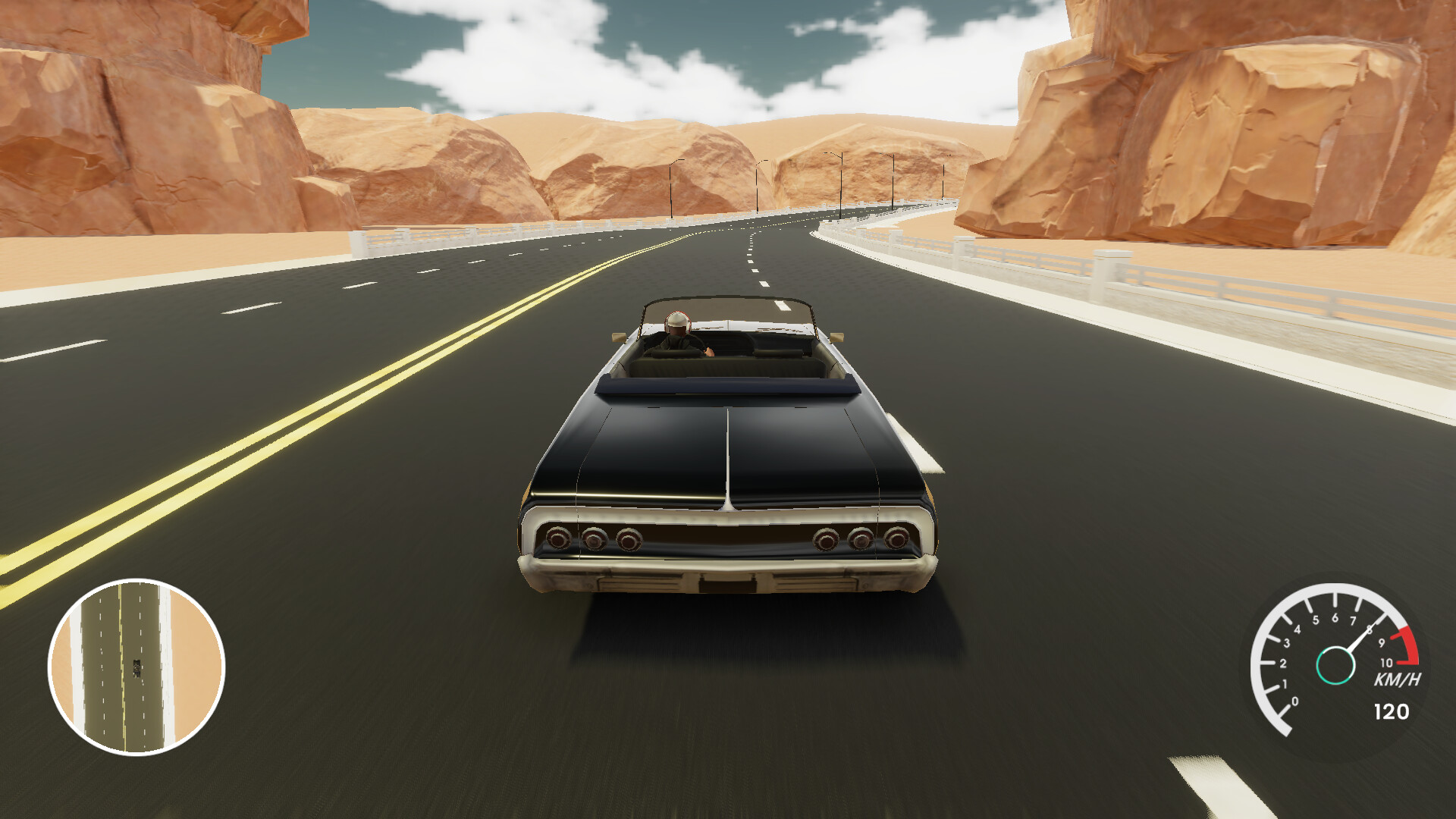Click the car marker on the minimap

point(136,667)
